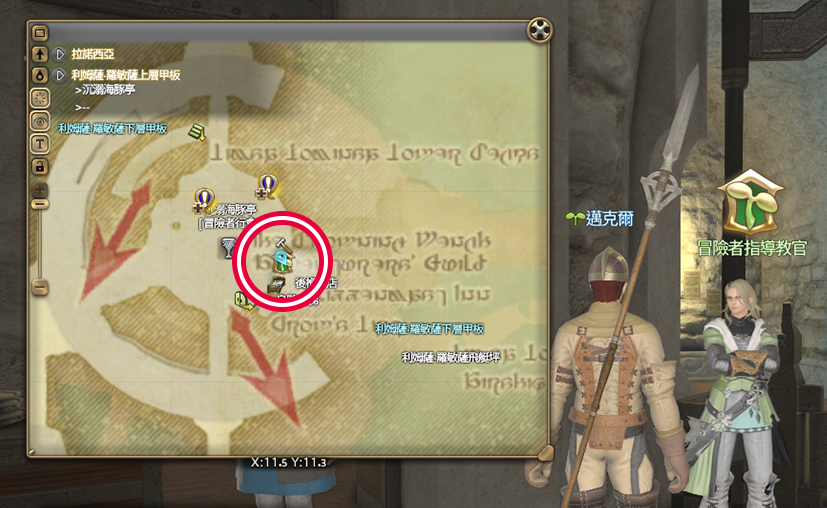Click the sun-shaped map sidebar button
This screenshot has width=827, height=508.
click(x=40, y=98)
